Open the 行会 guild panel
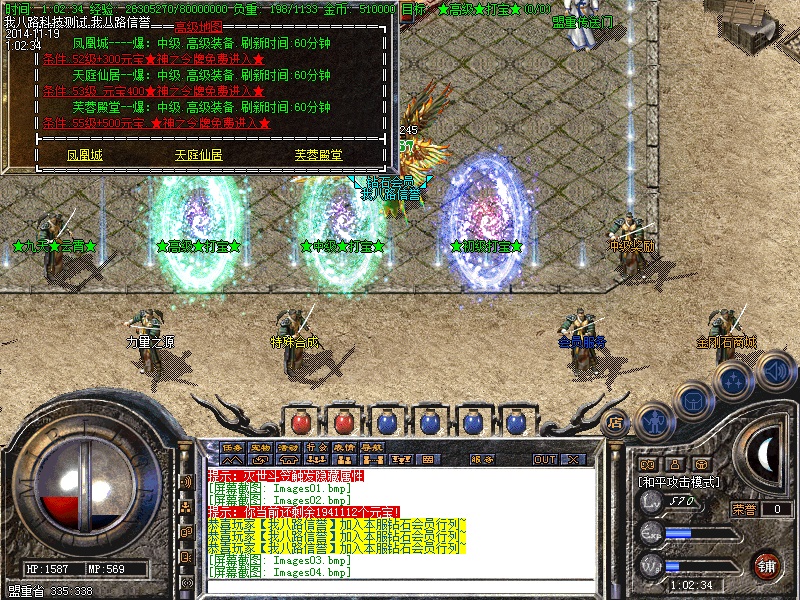800x600 pixels. 316,447
